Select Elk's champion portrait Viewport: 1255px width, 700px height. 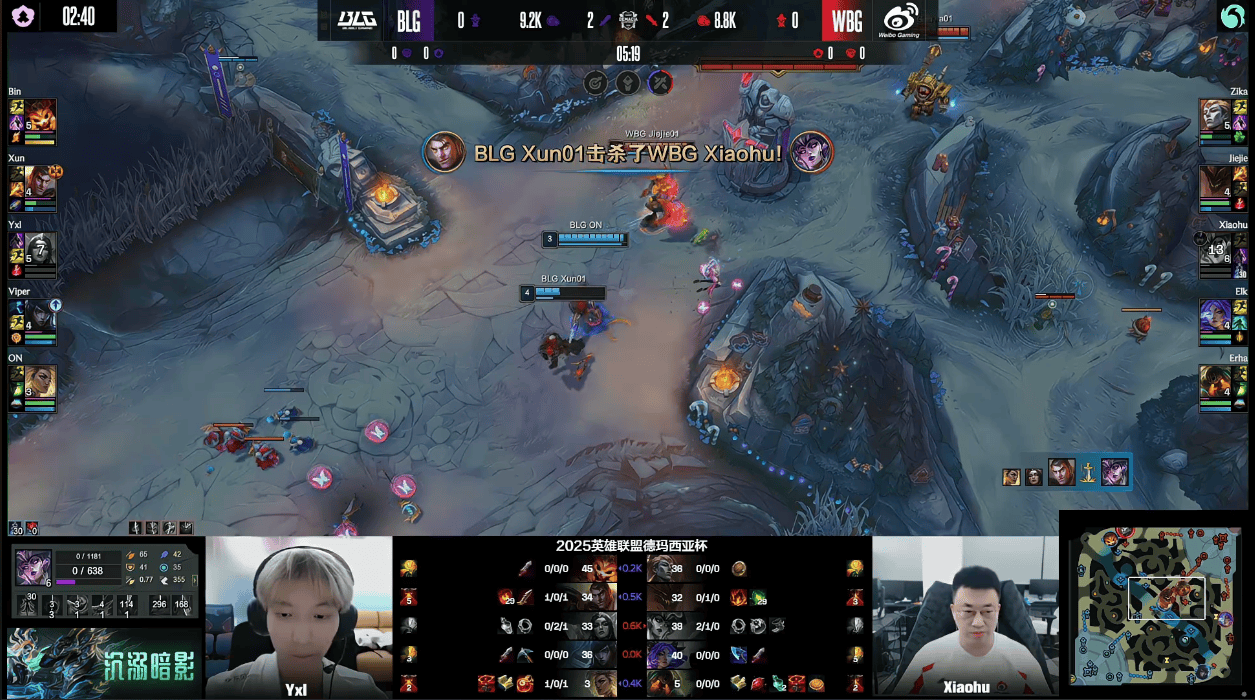click(1215, 315)
